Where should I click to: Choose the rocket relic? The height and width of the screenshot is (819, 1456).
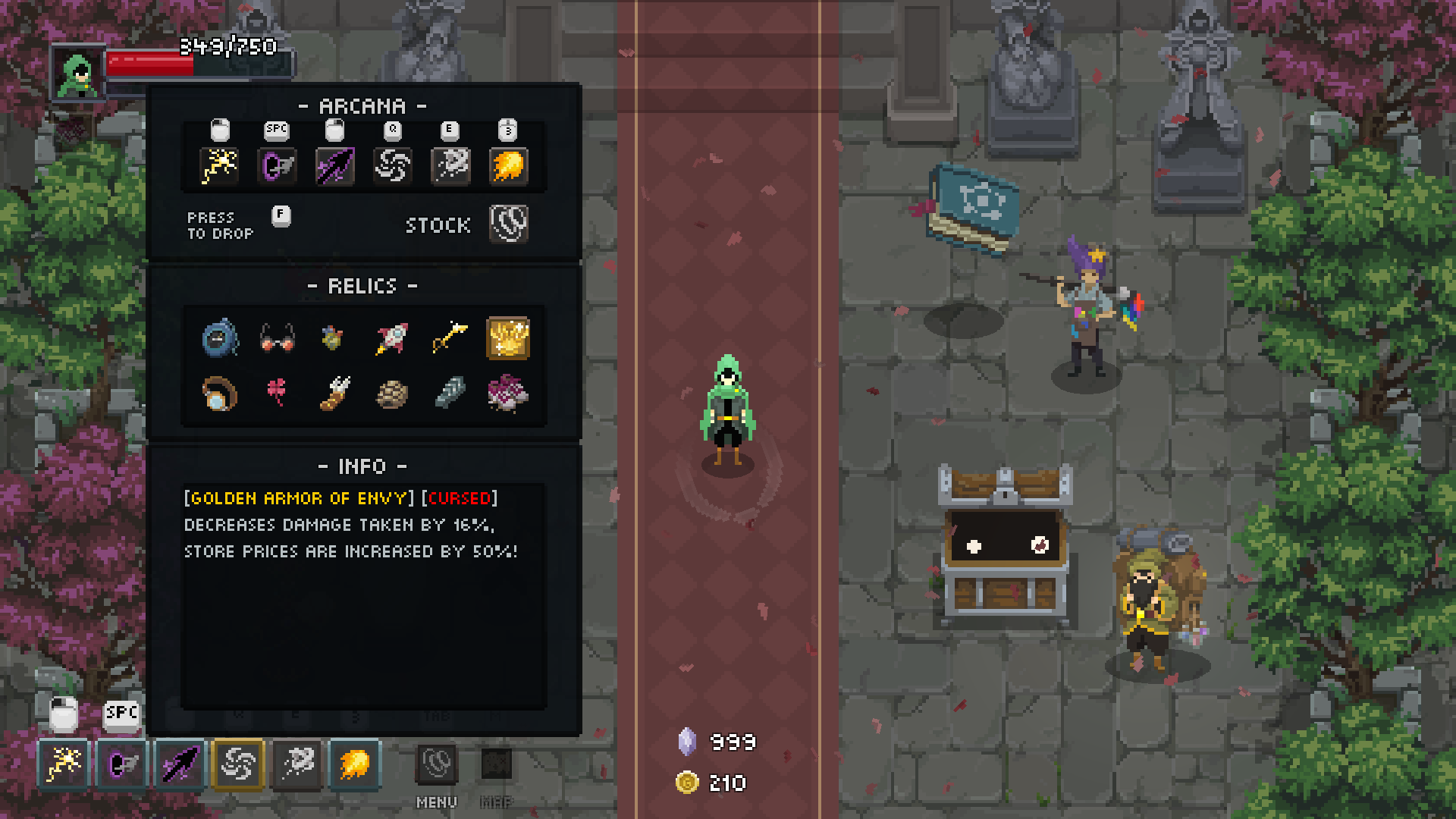tap(392, 338)
